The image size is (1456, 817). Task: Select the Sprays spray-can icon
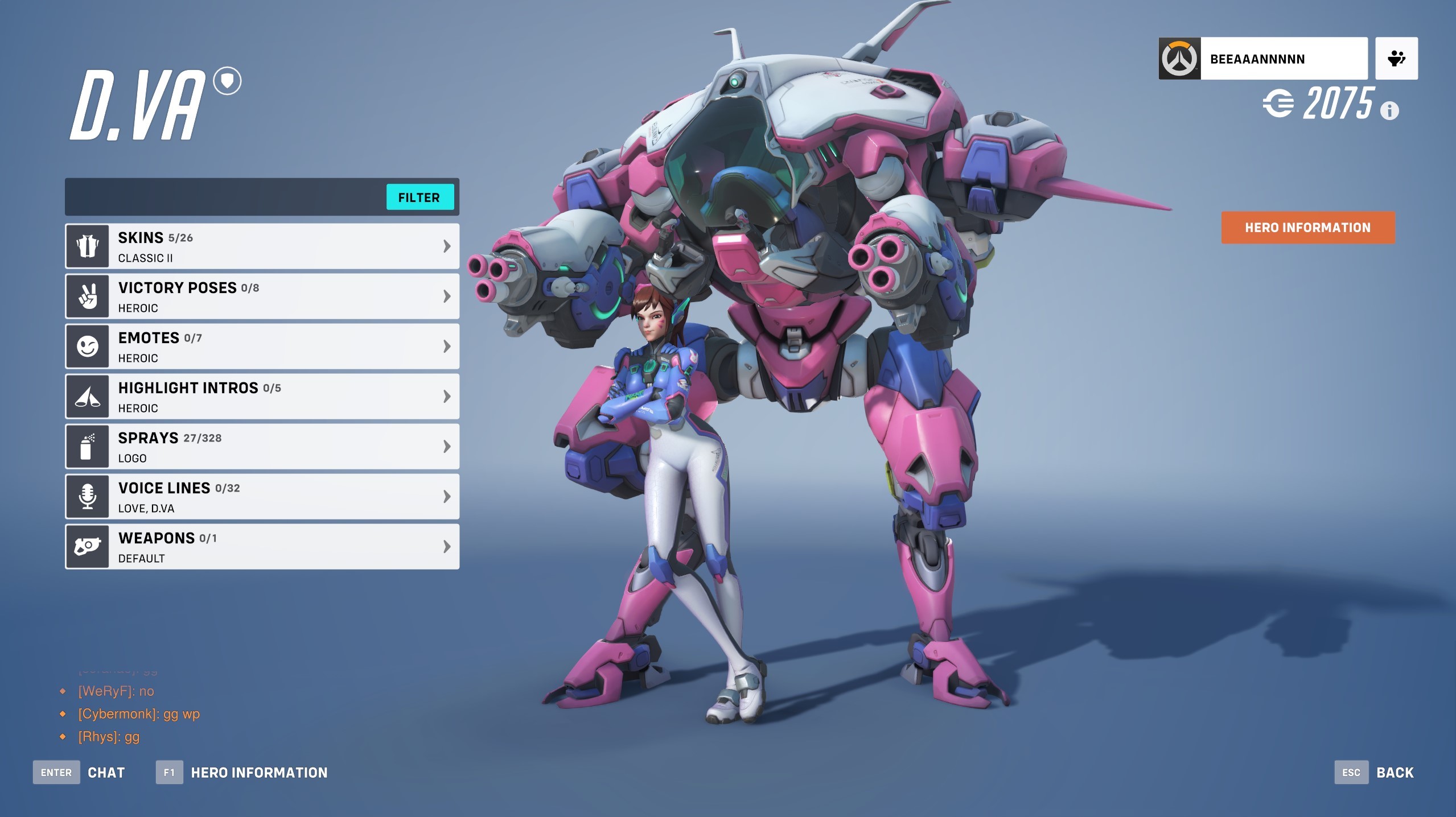87,446
